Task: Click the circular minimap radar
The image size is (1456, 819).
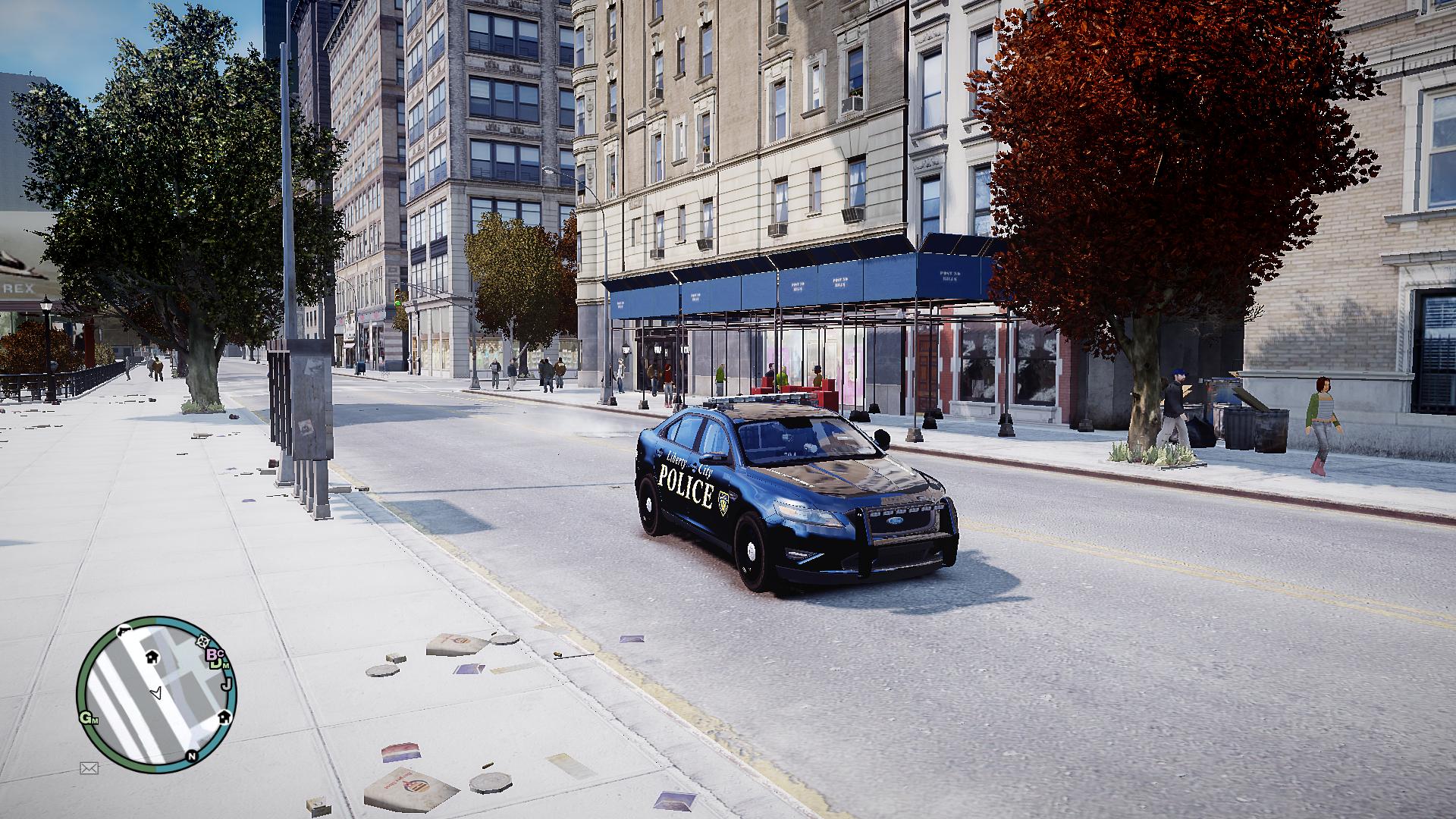Action: (156, 690)
